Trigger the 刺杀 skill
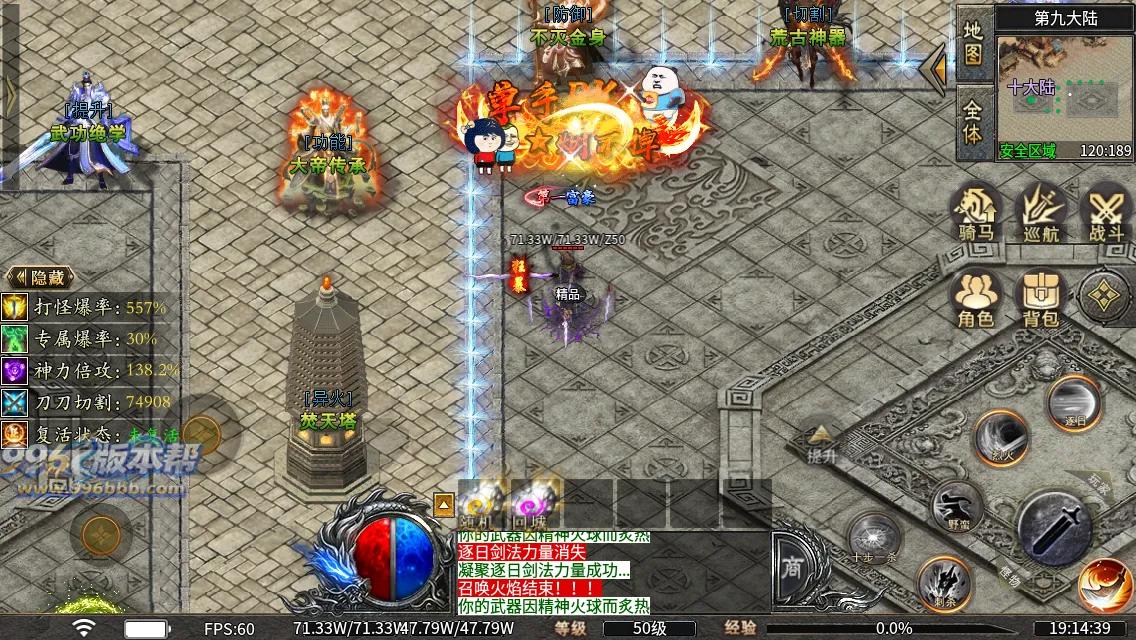The image size is (1136, 640). pyautogui.click(x=945, y=583)
